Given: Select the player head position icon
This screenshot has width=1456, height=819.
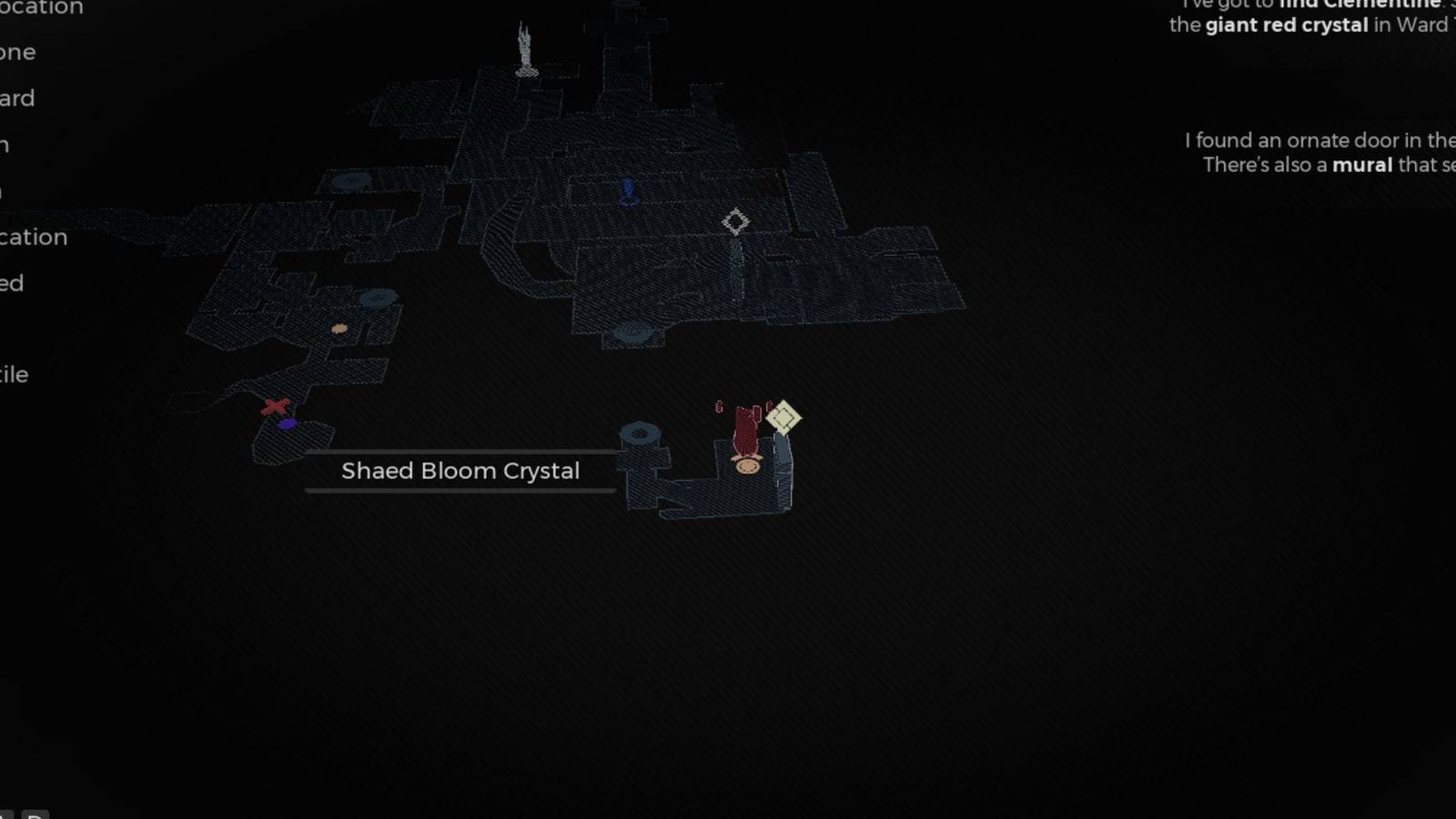Looking at the screenshot, I should (x=746, y=466).
